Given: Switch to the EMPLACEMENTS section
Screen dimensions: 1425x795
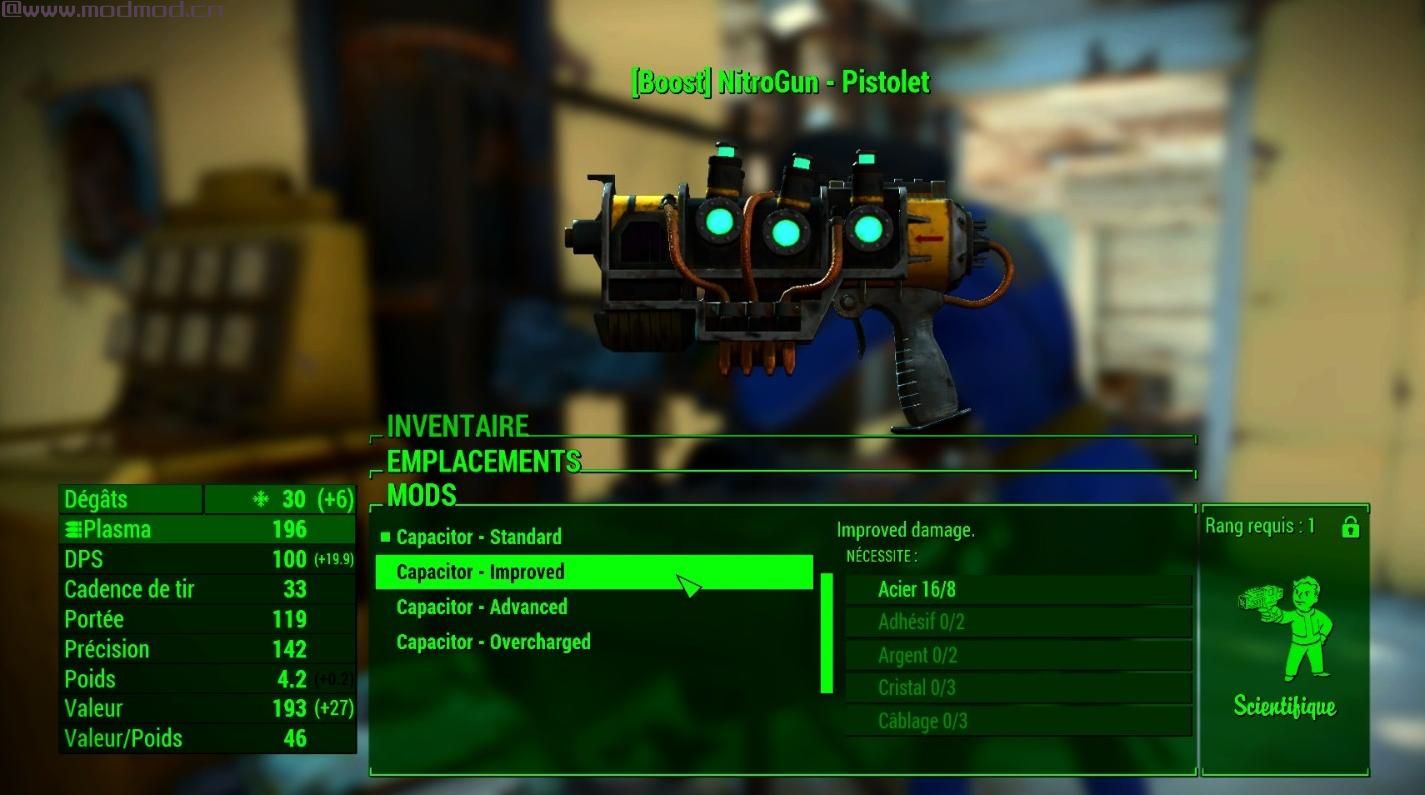Looking at the screenshot, I should pyautogui.click(x=483, y=461).
